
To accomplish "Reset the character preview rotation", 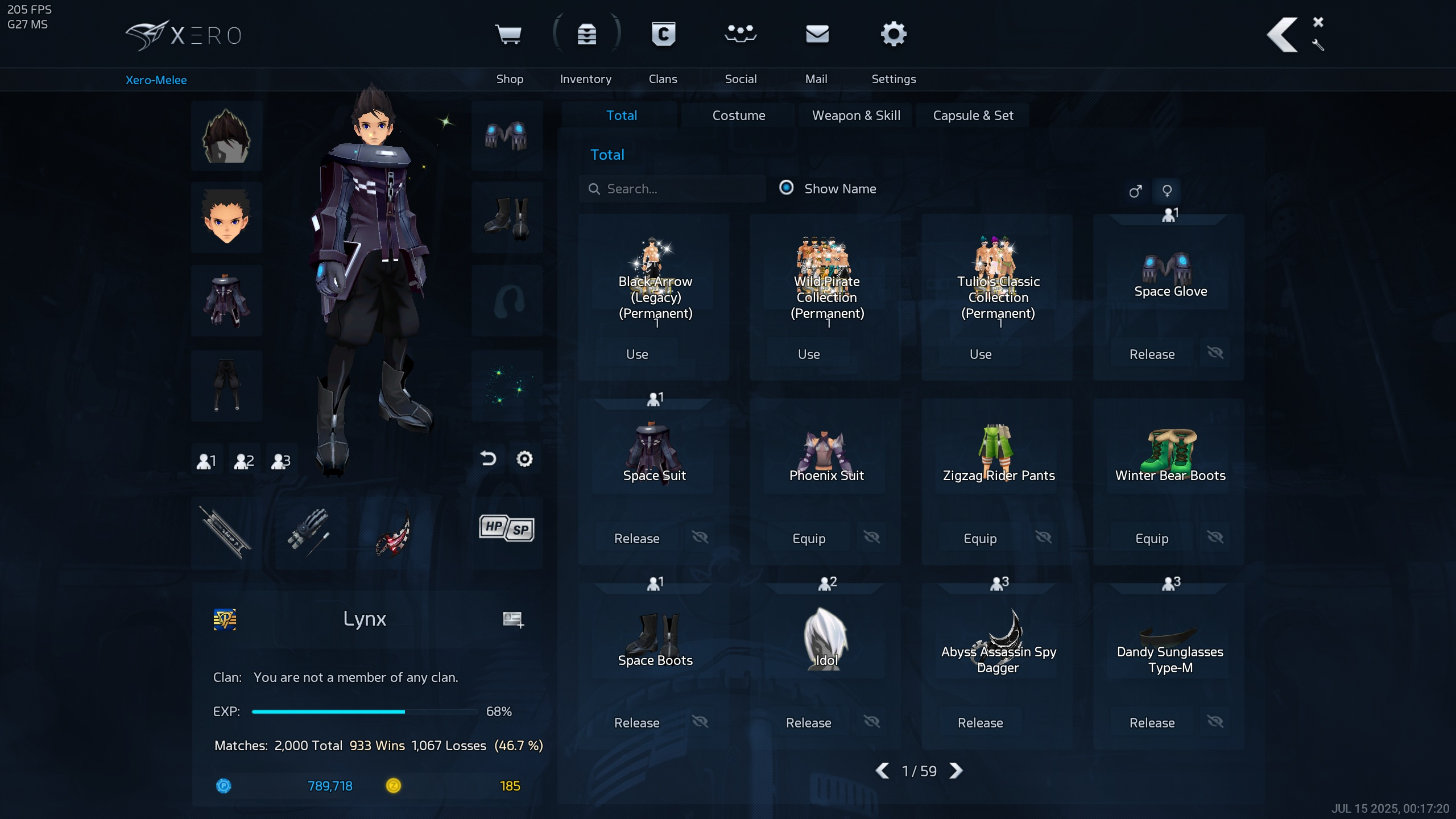I will pyautogui.click(x=488, y=459).
